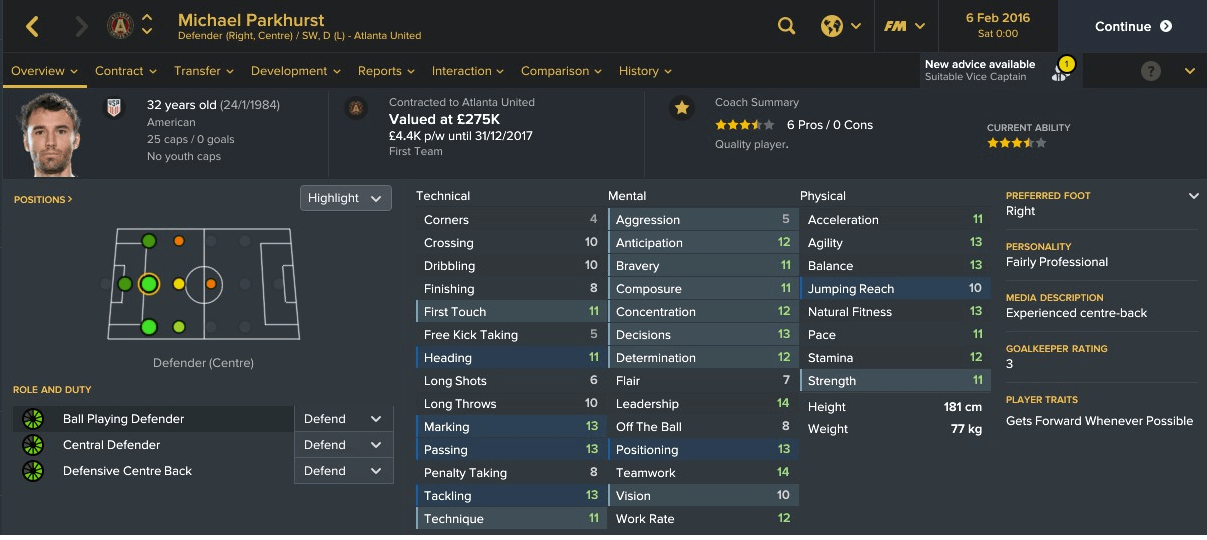The width and height of the screenshot is (1207, 540).
Task: Open the History tab menu
Action: 645,71
